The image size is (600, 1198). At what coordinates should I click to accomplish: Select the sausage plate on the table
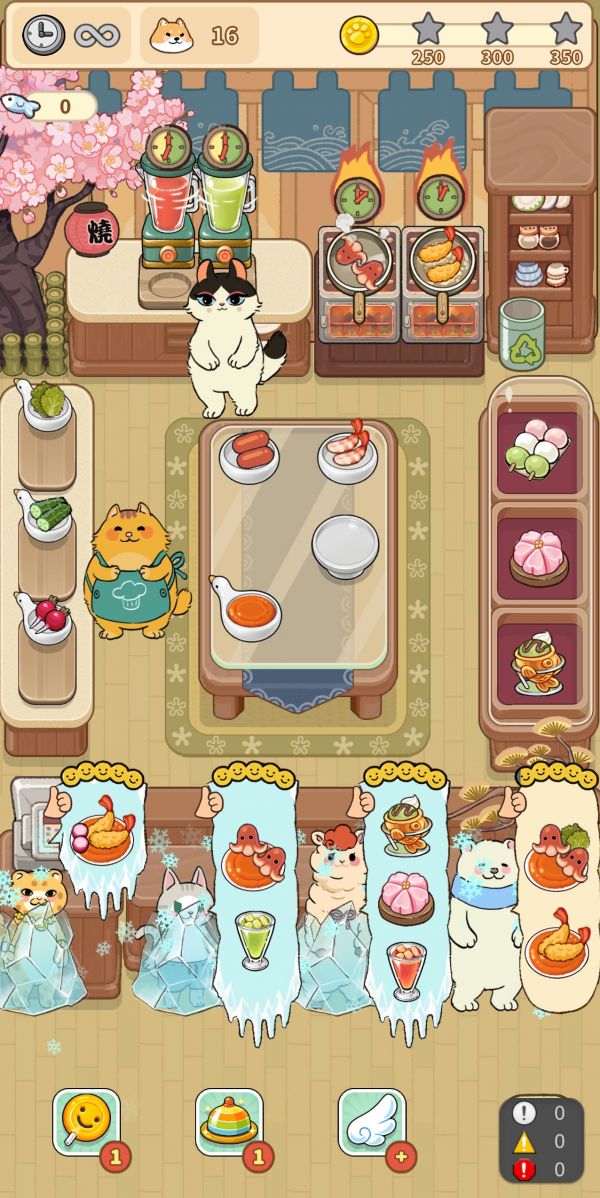[249, 454]
